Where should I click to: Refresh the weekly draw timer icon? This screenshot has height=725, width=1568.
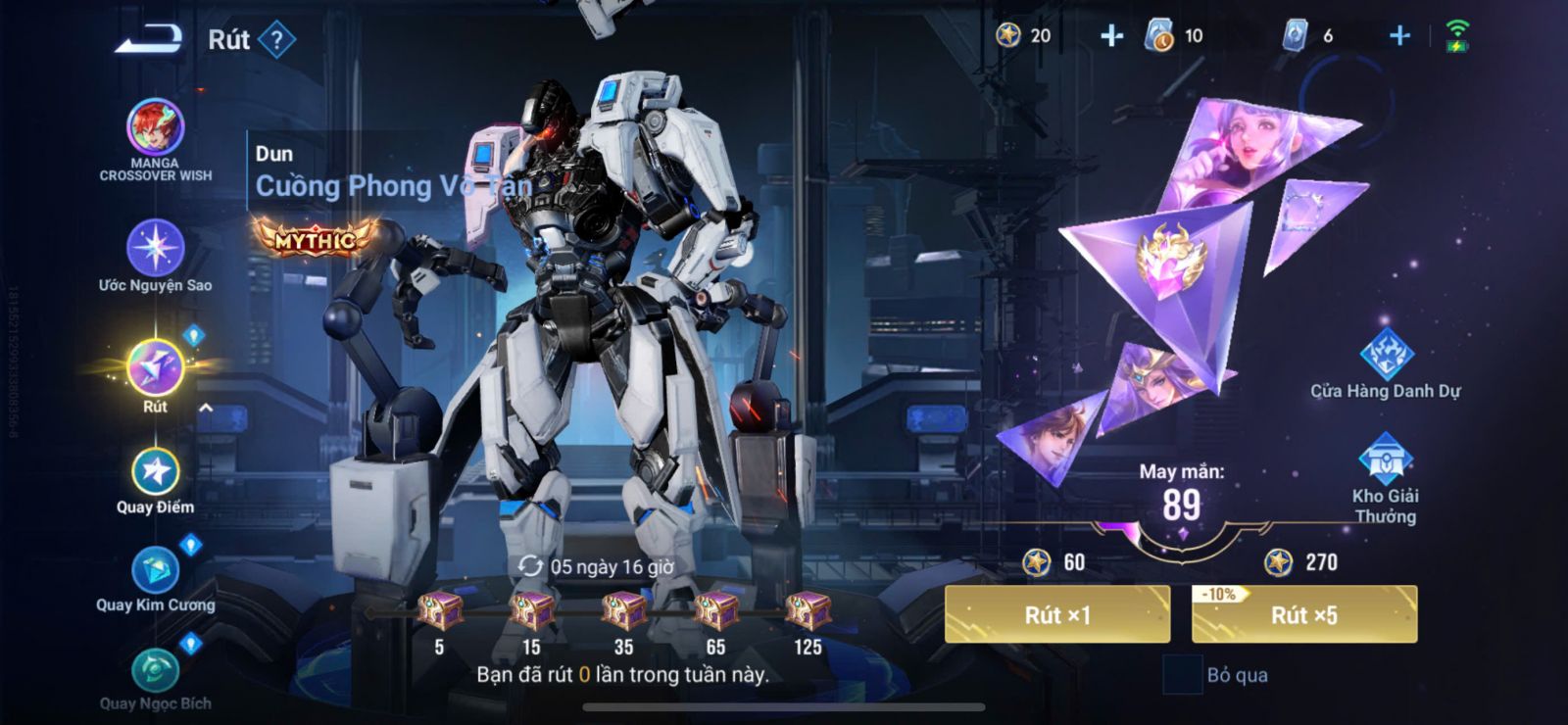[x=530, y=566]
